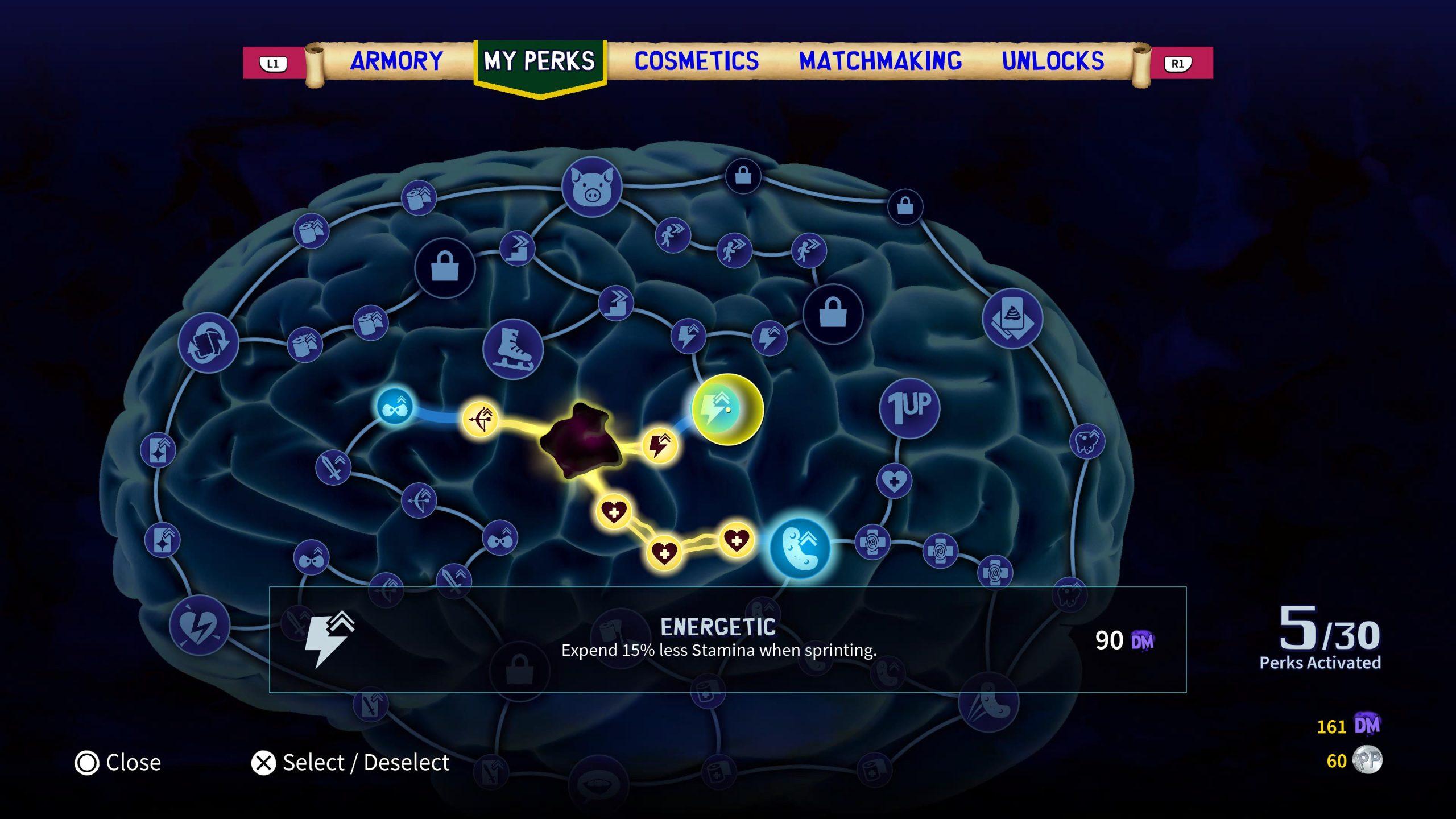Viewport: 1456px width, 819px height.
Task: Pick the glowing blue bean perk node
Action: pos(799,548)
